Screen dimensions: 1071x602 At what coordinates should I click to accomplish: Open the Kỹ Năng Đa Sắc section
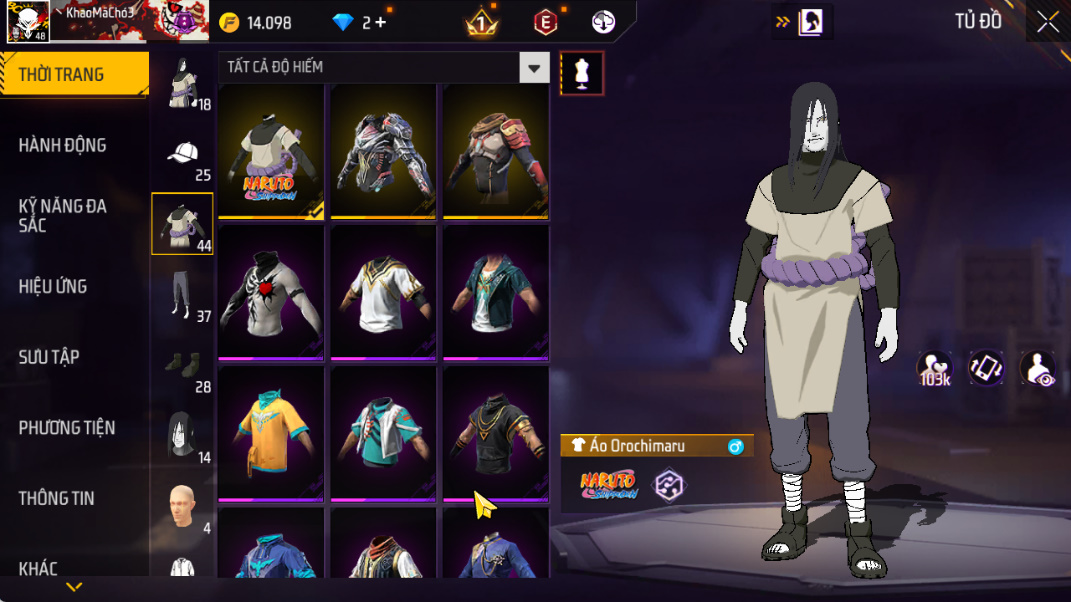[x=62, y=215]
